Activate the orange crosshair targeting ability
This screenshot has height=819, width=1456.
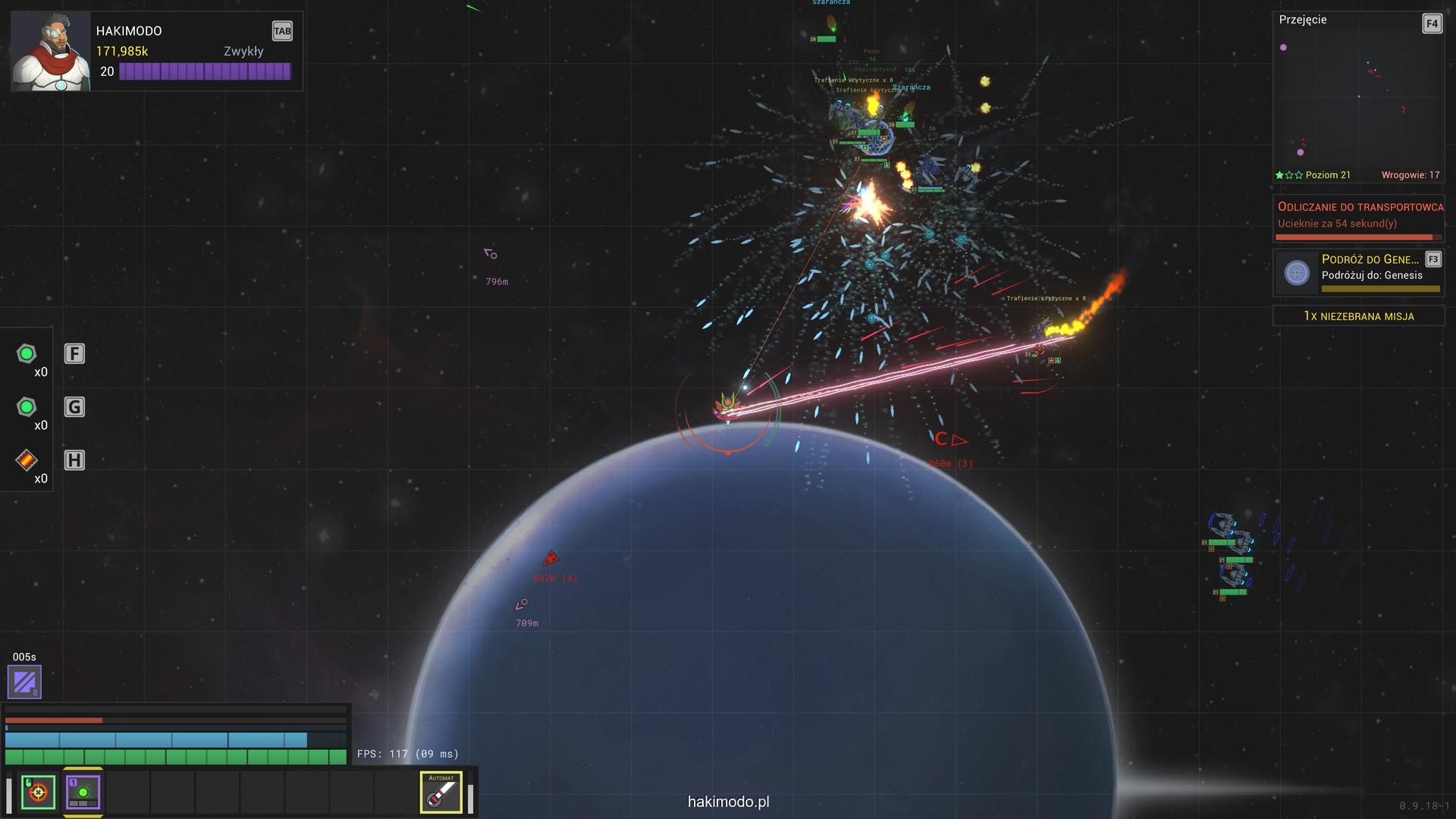pos(38,793)
